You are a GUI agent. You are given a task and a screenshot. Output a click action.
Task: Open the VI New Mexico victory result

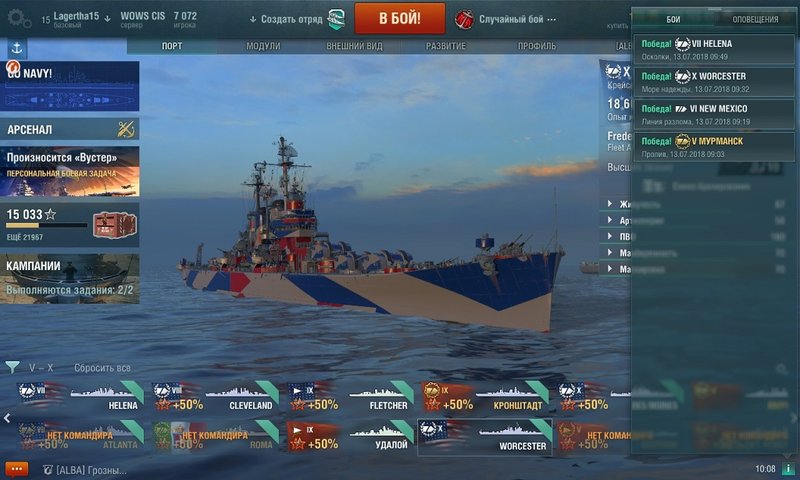click(x=714, y=114)
